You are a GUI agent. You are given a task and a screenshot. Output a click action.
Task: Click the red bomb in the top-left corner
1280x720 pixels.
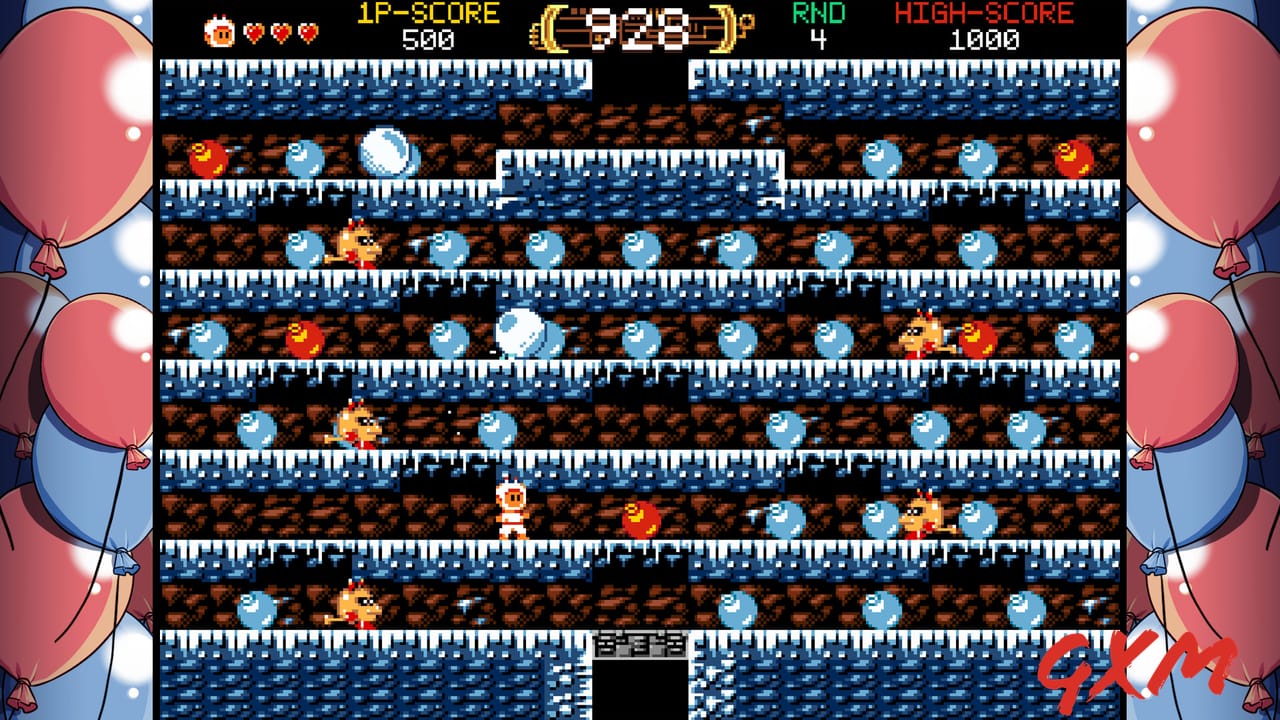click(210, 156)
